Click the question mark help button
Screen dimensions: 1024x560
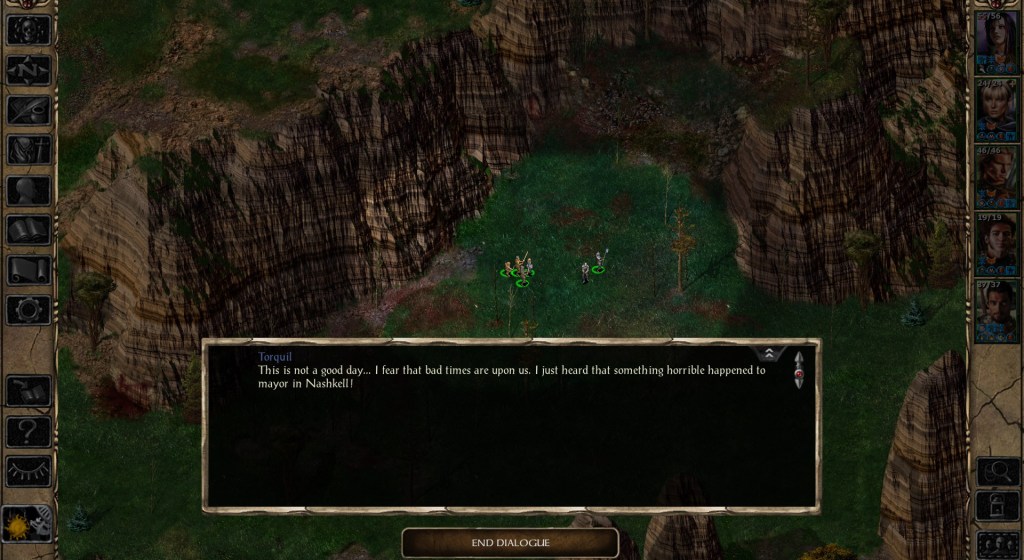point(28,431)
